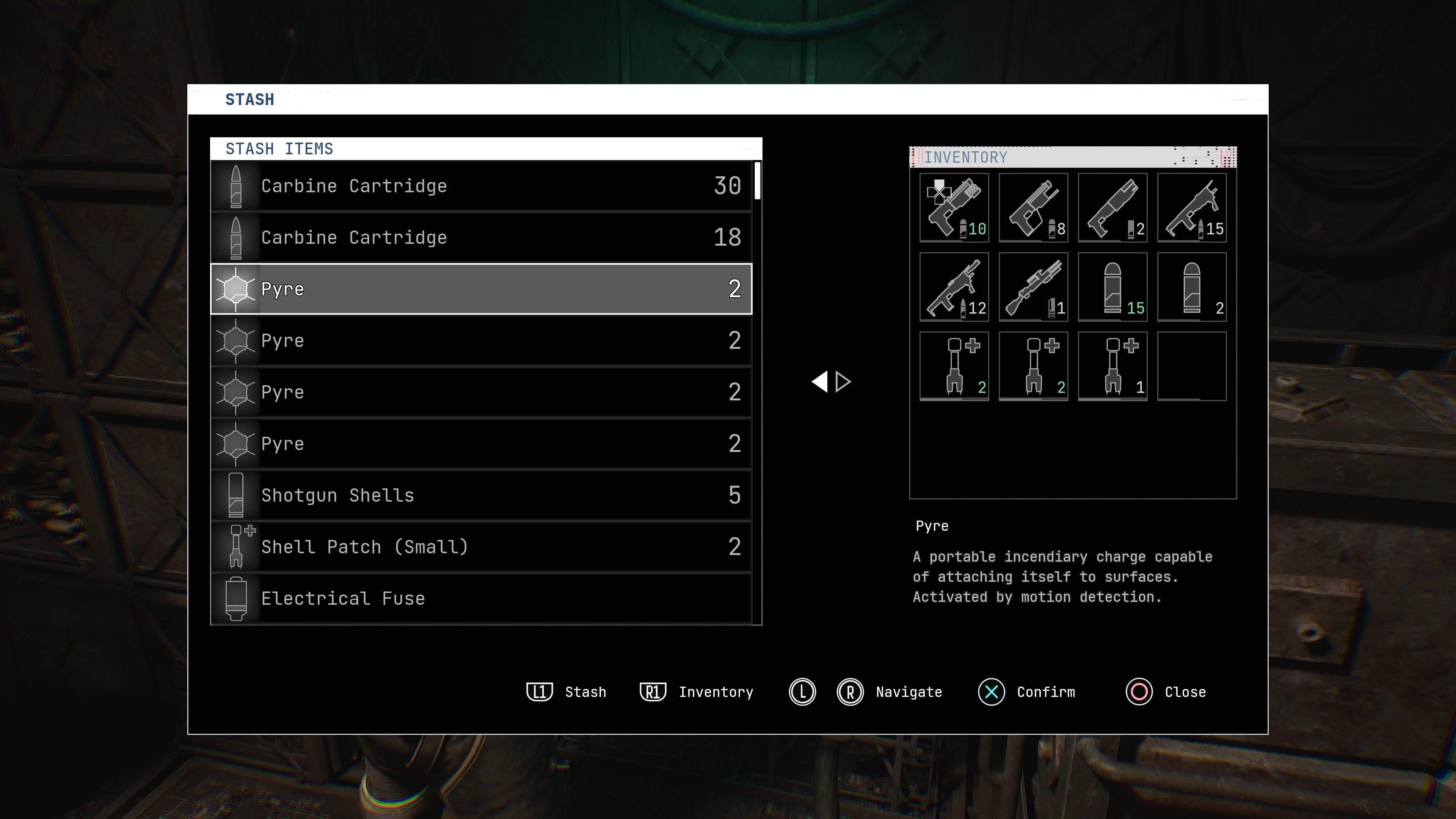Pick the Shell Patch (Small) stash row

(x=481, y=546)
